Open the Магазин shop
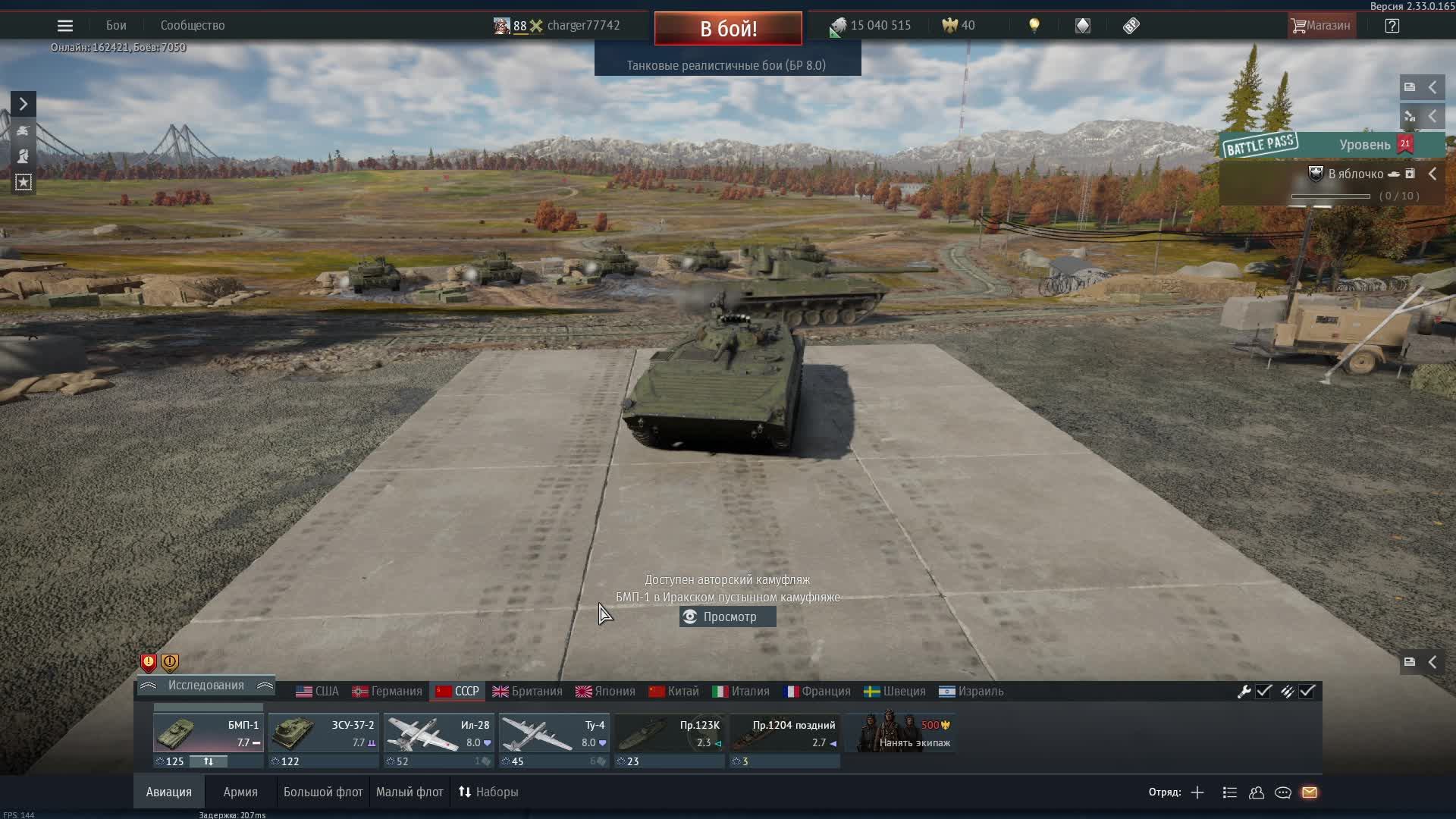This screenshot has height=819, width=1456. pos(1321,25)
